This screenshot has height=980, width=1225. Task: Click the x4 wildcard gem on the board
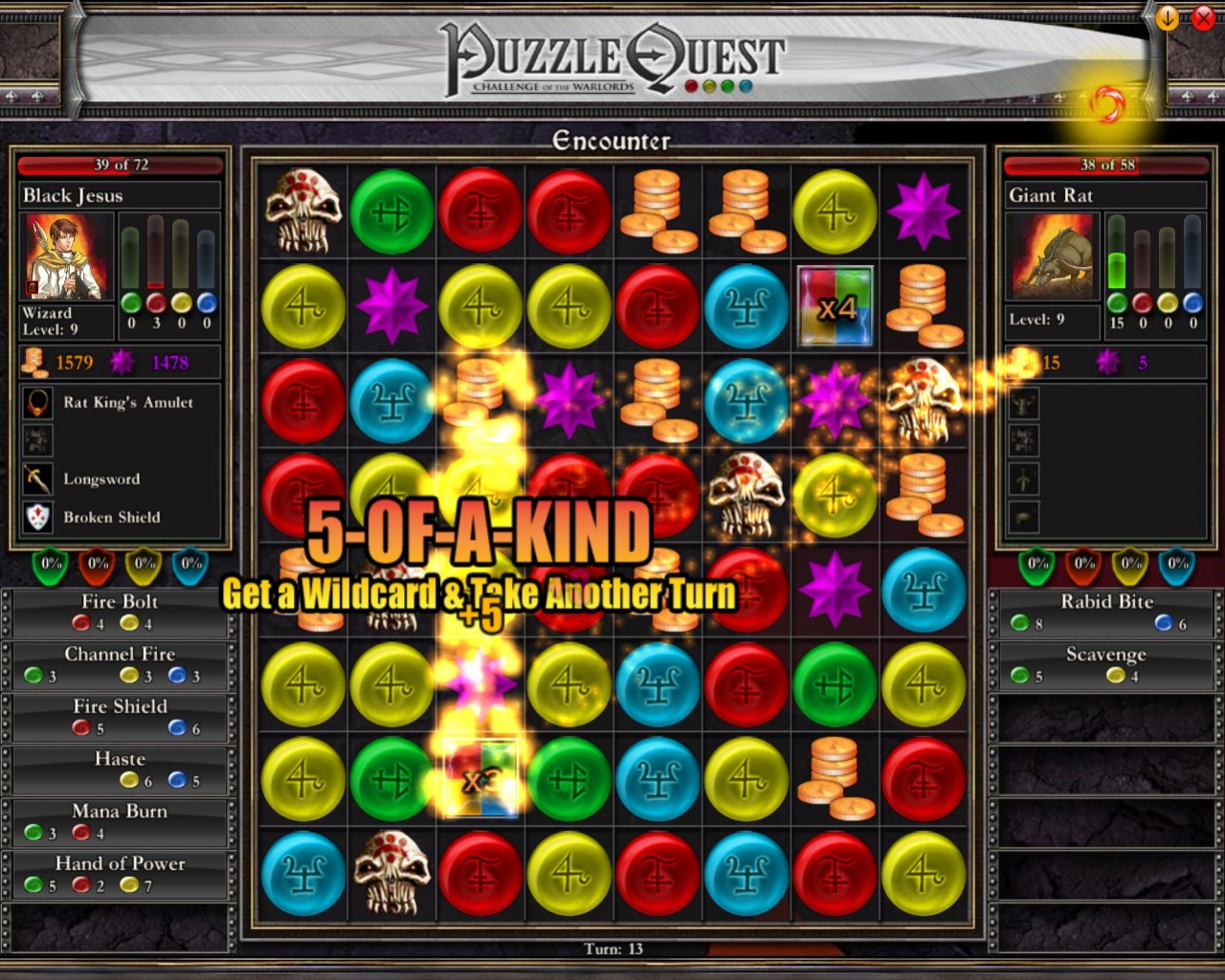click(834, 306)
